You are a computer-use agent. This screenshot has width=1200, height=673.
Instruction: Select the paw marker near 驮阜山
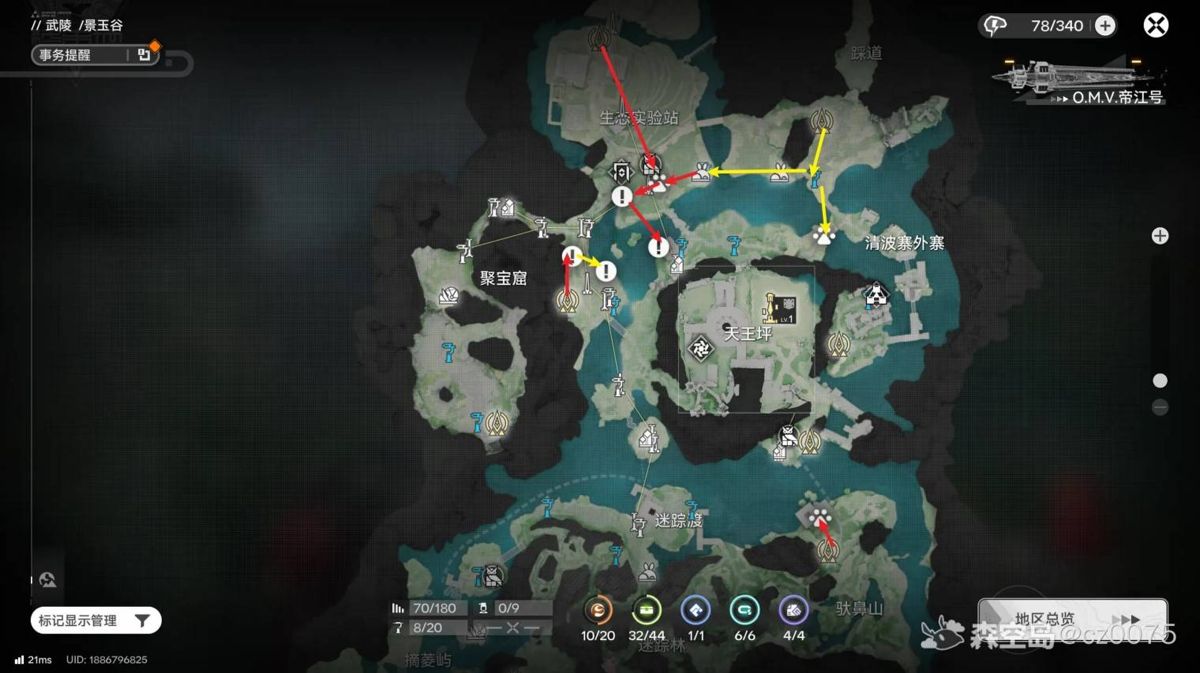coord(820,517)
